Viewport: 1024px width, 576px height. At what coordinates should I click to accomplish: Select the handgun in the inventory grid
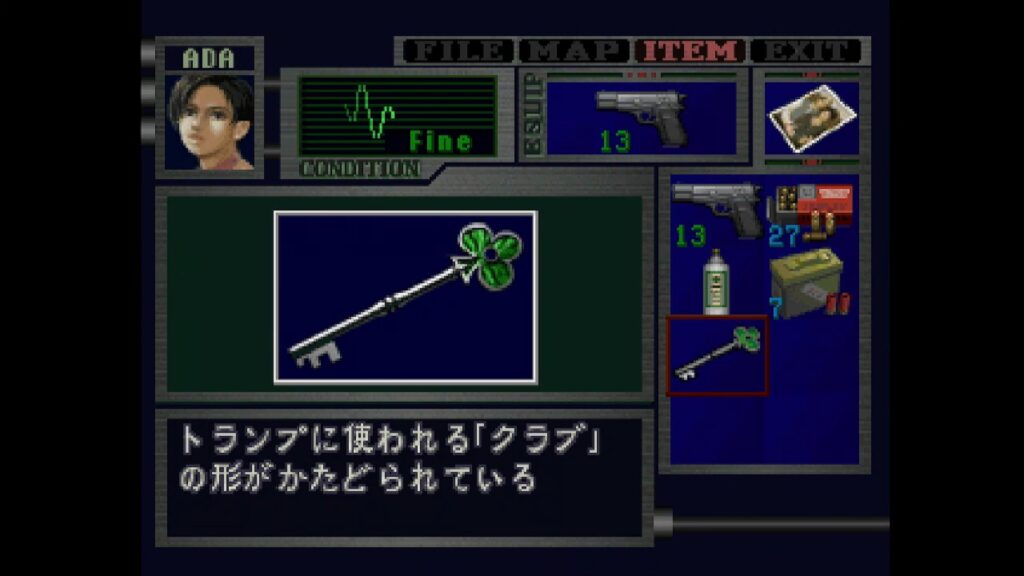(x=716, y=210)
